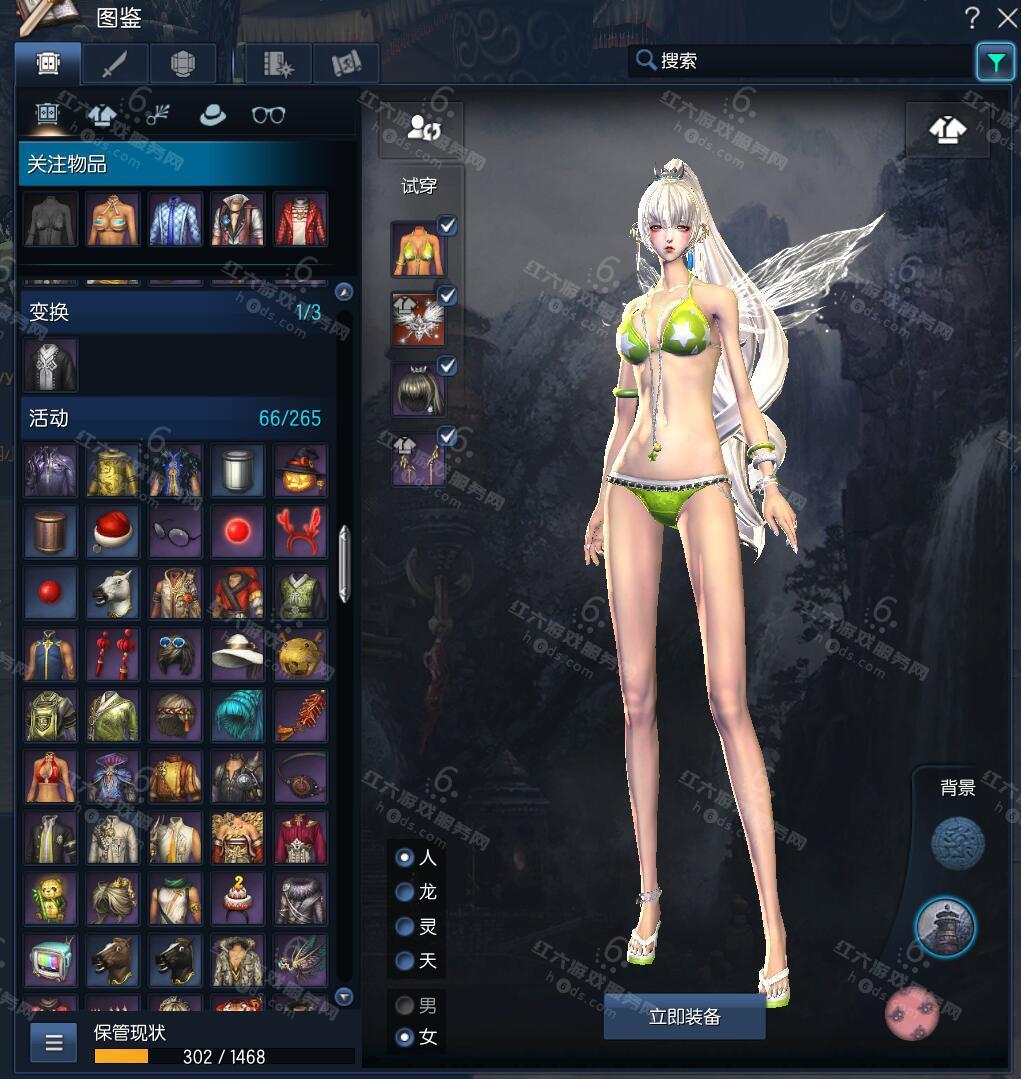Image resolution: width=1021 pixels, height=1079 pixels.
Task: Select the red reindeer antlers item
Action: click(299, 531)
